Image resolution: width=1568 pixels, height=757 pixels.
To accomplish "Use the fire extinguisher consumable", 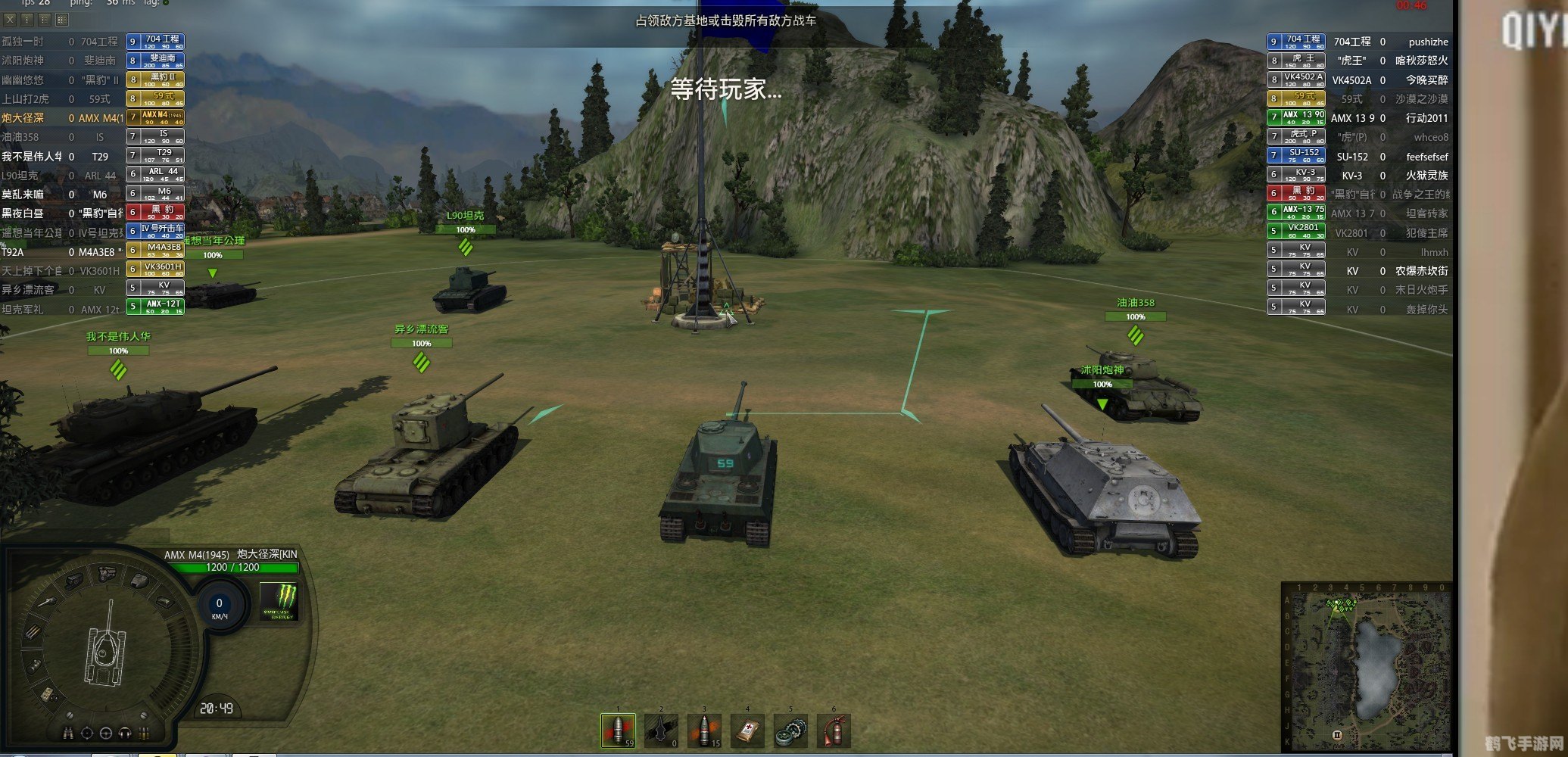I will [834, 731].
